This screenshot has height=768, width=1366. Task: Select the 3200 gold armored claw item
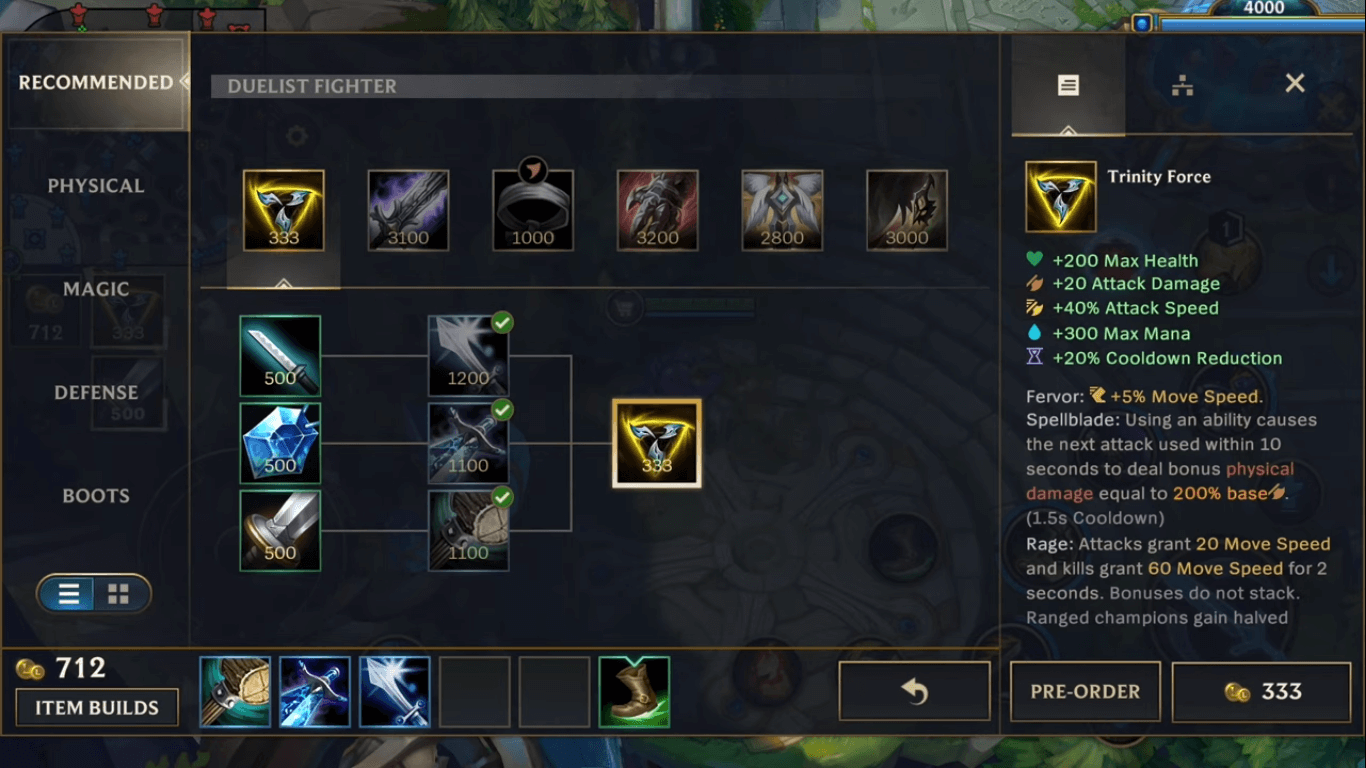pyautogui.click(x=657, y=209)
